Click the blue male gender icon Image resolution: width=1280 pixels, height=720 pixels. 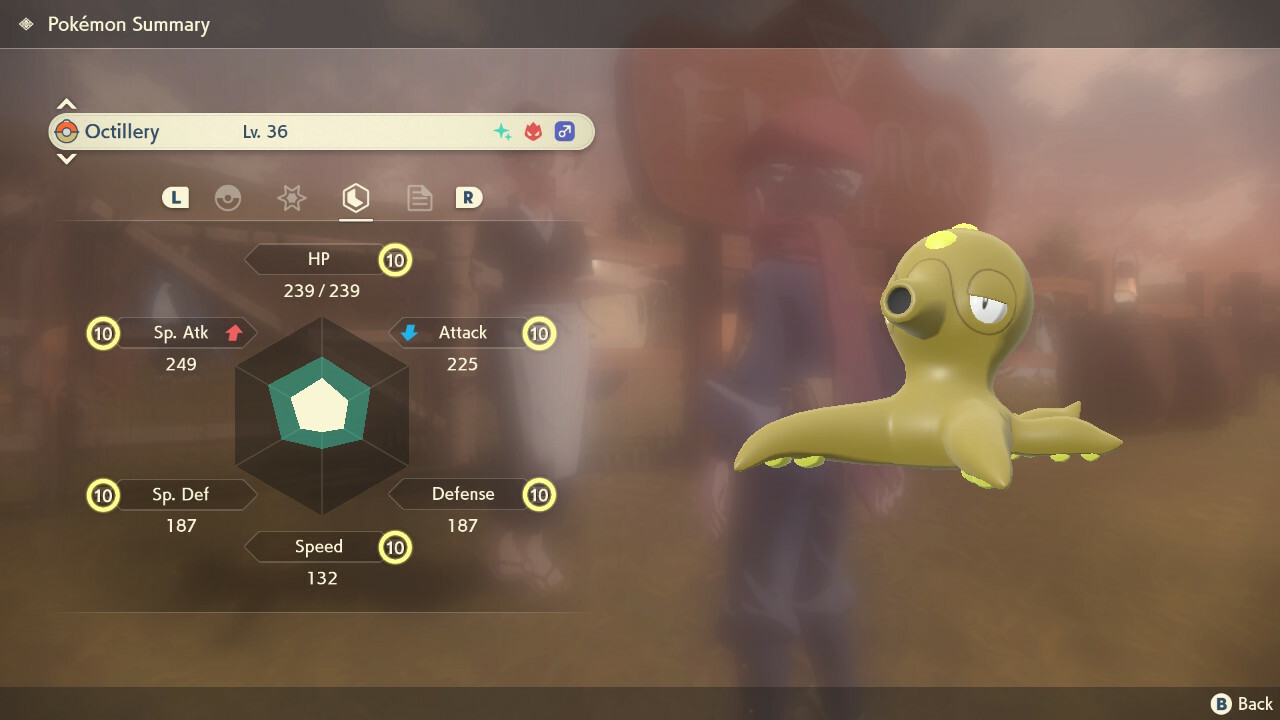click(565, 132)
